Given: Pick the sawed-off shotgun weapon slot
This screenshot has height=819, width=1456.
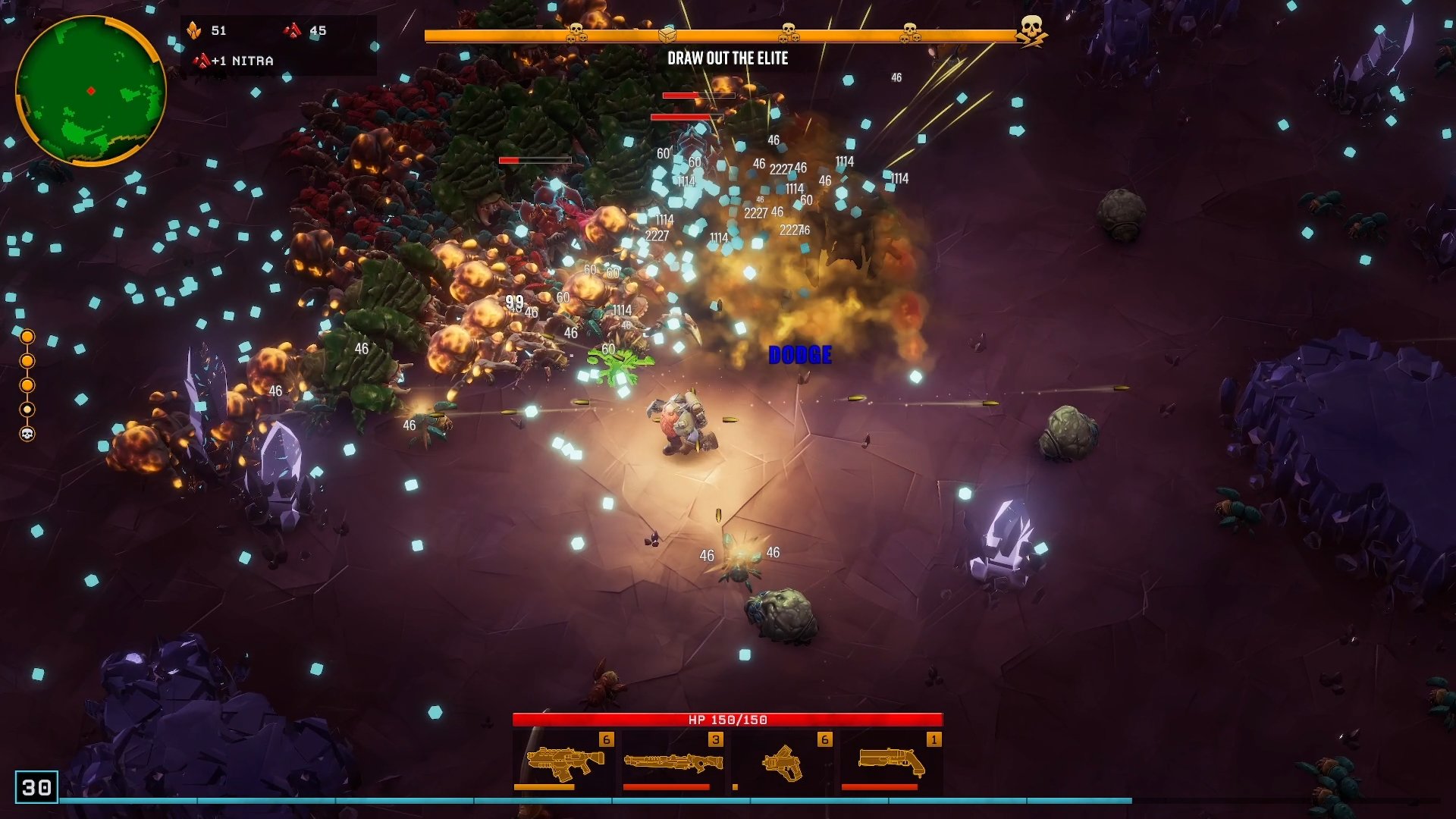Looking at the screenshot, I should (891, 762).
